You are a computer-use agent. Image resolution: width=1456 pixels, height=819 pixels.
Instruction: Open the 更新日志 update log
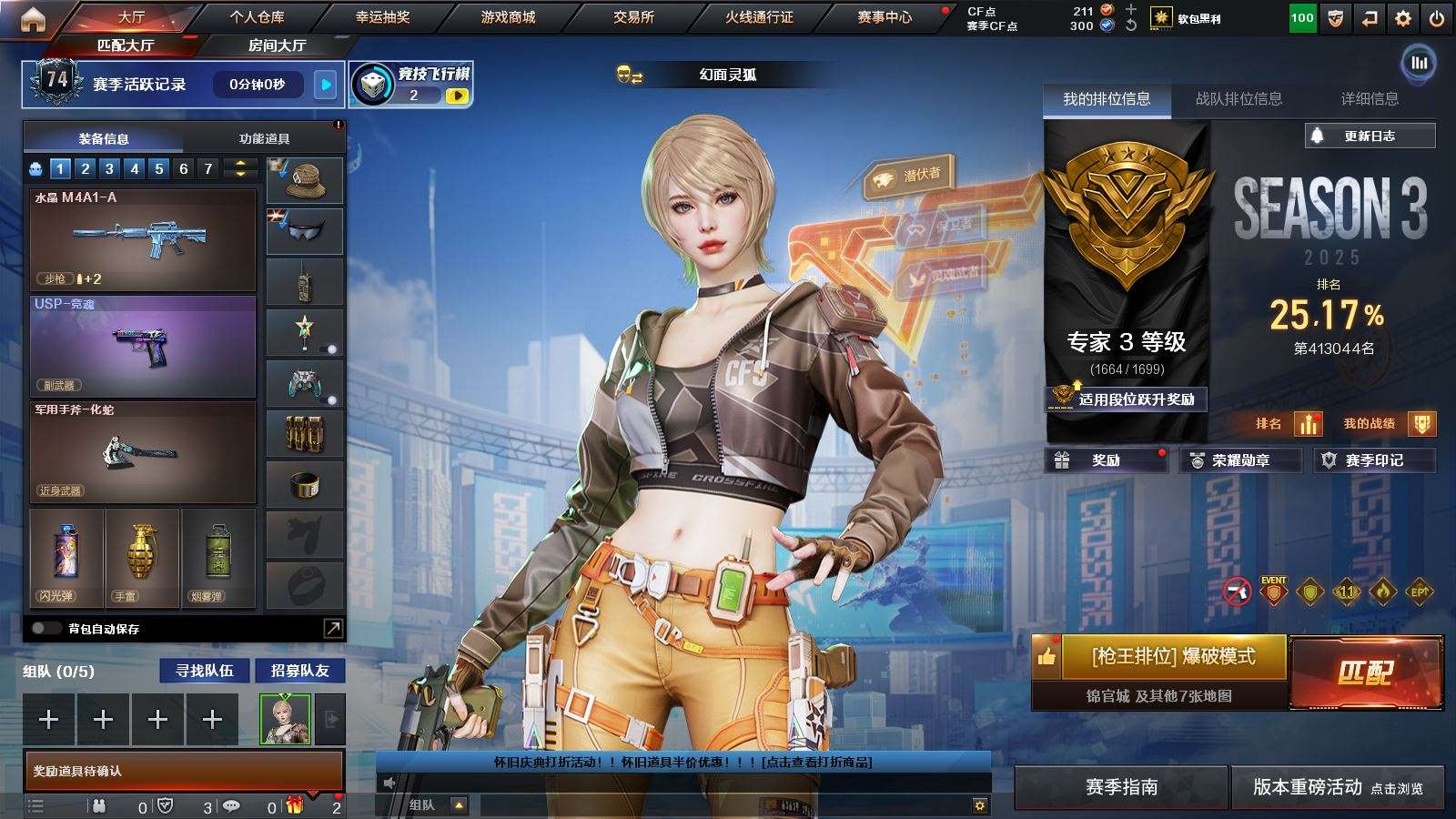pos(1370,136)
